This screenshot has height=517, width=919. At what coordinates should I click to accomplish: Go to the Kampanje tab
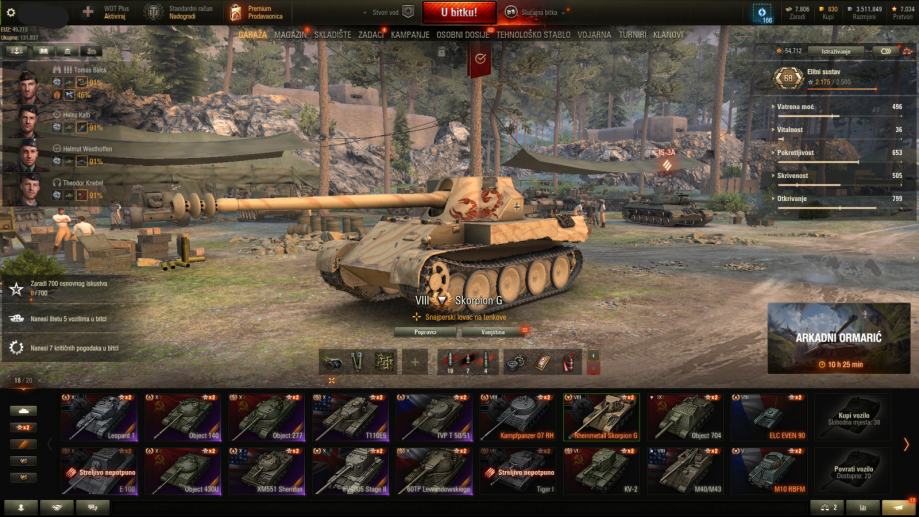[410, 34]
